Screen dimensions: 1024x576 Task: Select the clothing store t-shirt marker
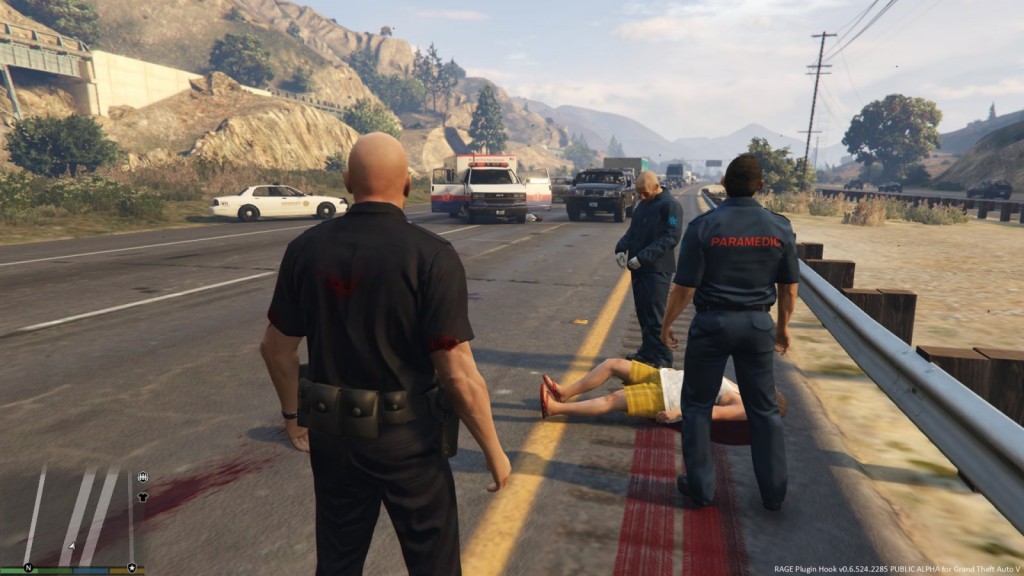click(142, 496)
